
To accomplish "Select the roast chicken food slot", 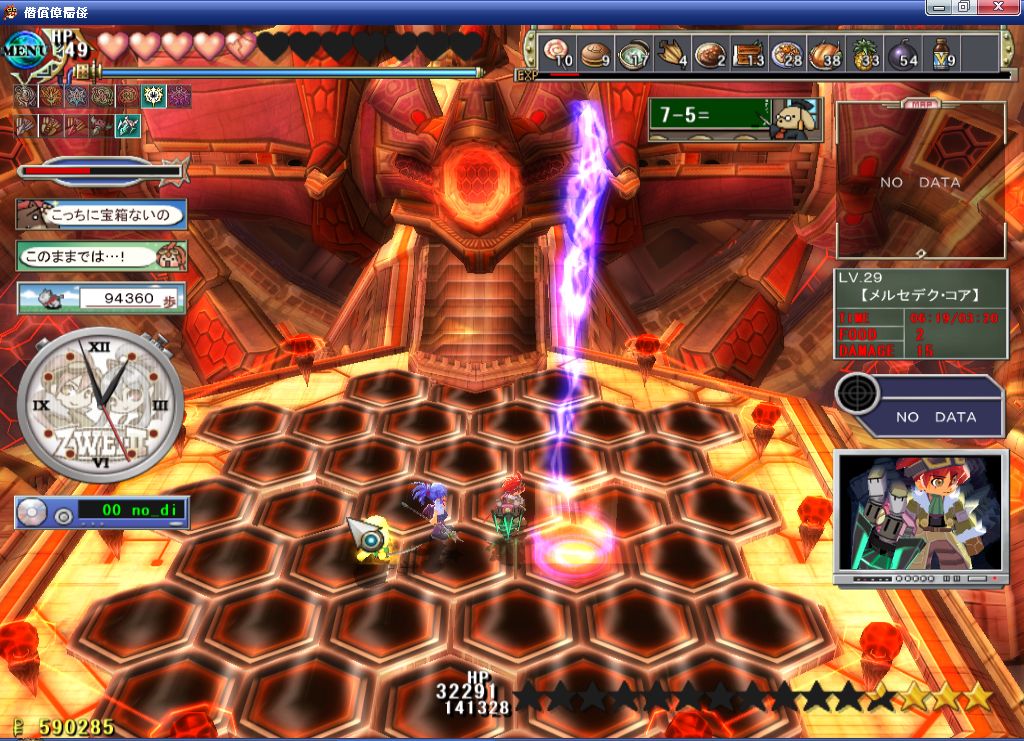I will [x=825, y=54].
